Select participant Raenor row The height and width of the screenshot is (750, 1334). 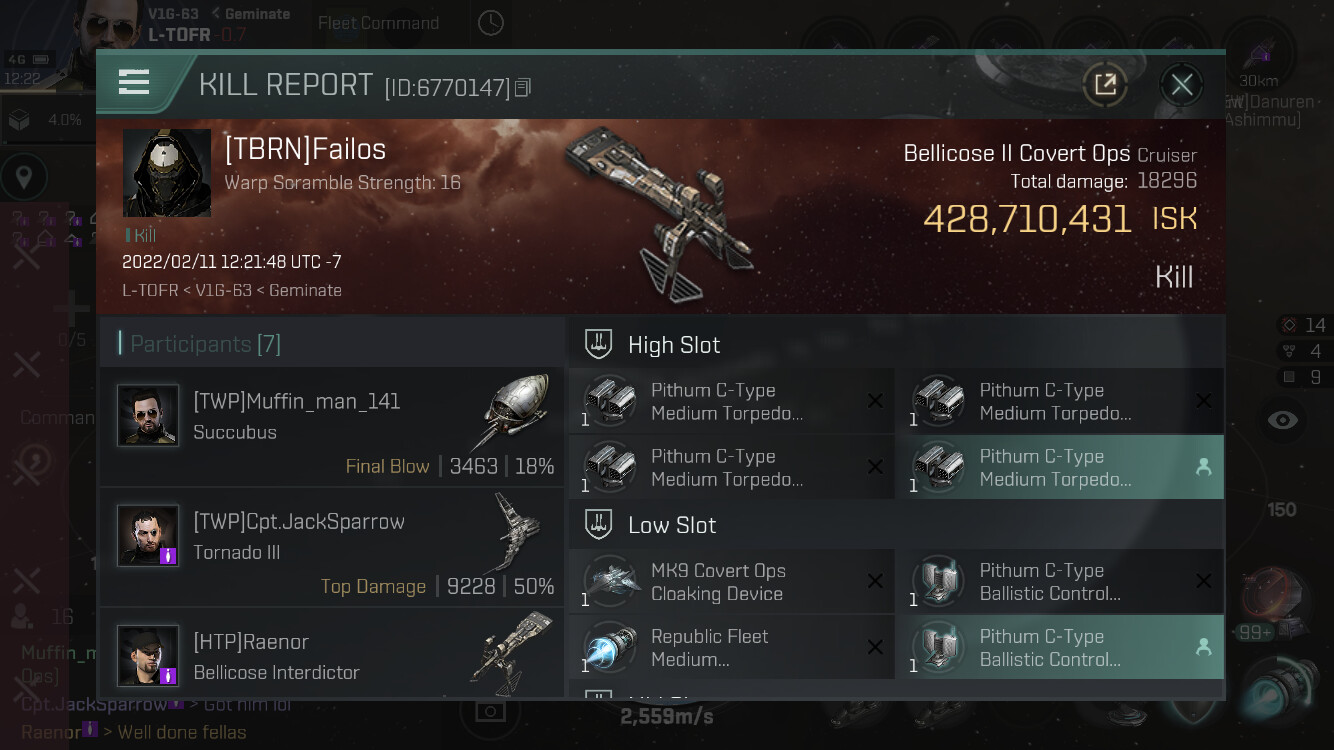coord(331,656)
